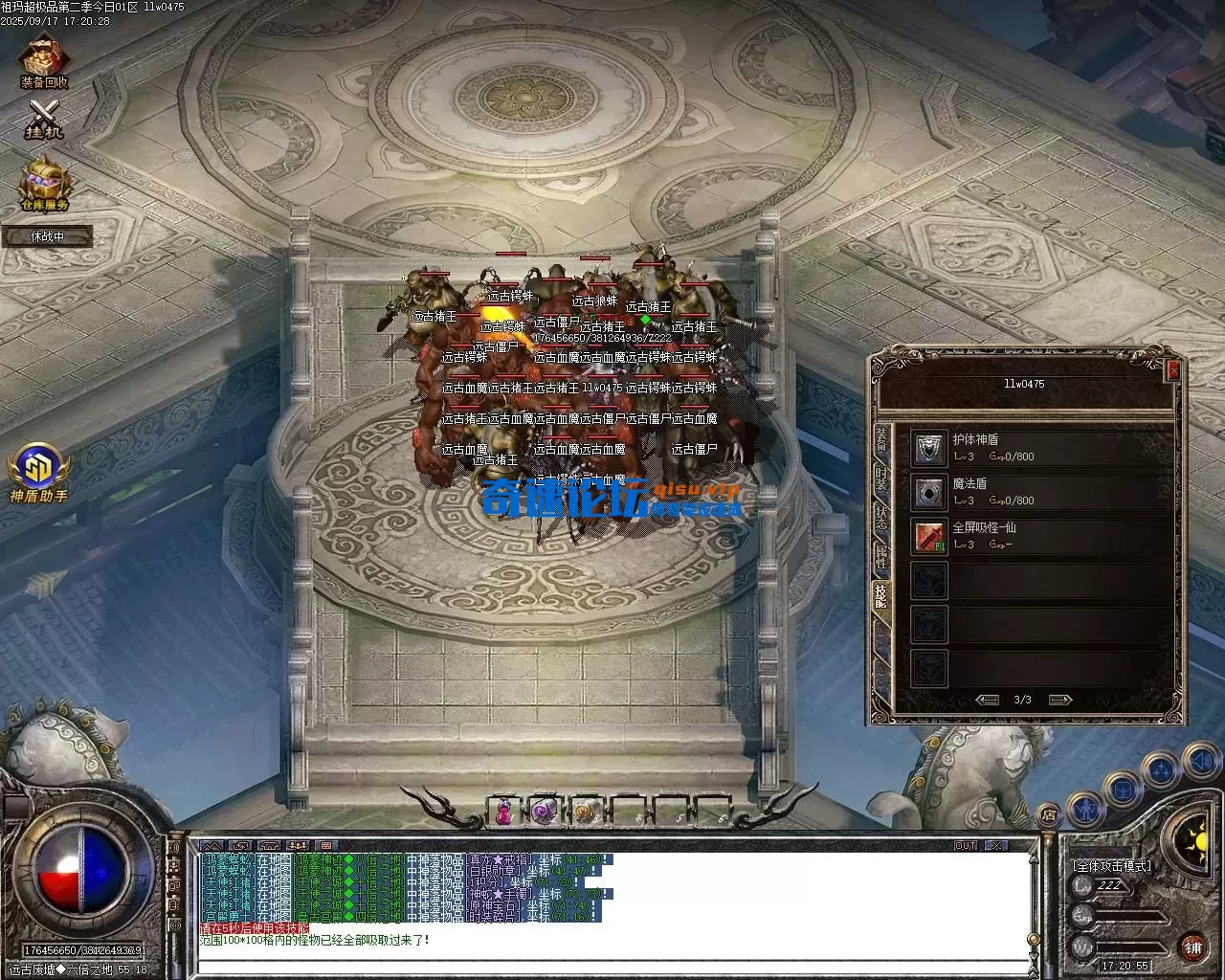Switch to the 装备 equipment tab
Screen dimensions: 1225x980
(x=880, y=442)
